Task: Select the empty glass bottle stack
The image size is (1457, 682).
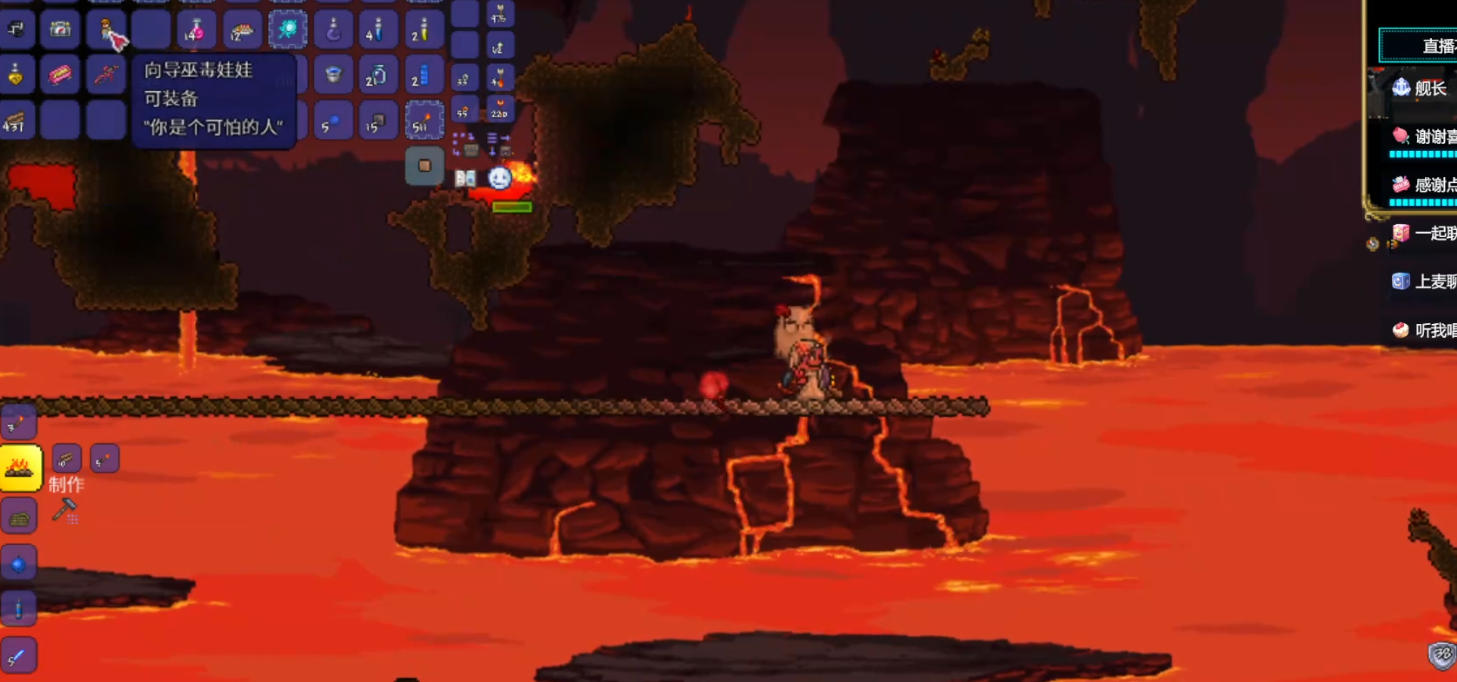Action: click(378, 75)
